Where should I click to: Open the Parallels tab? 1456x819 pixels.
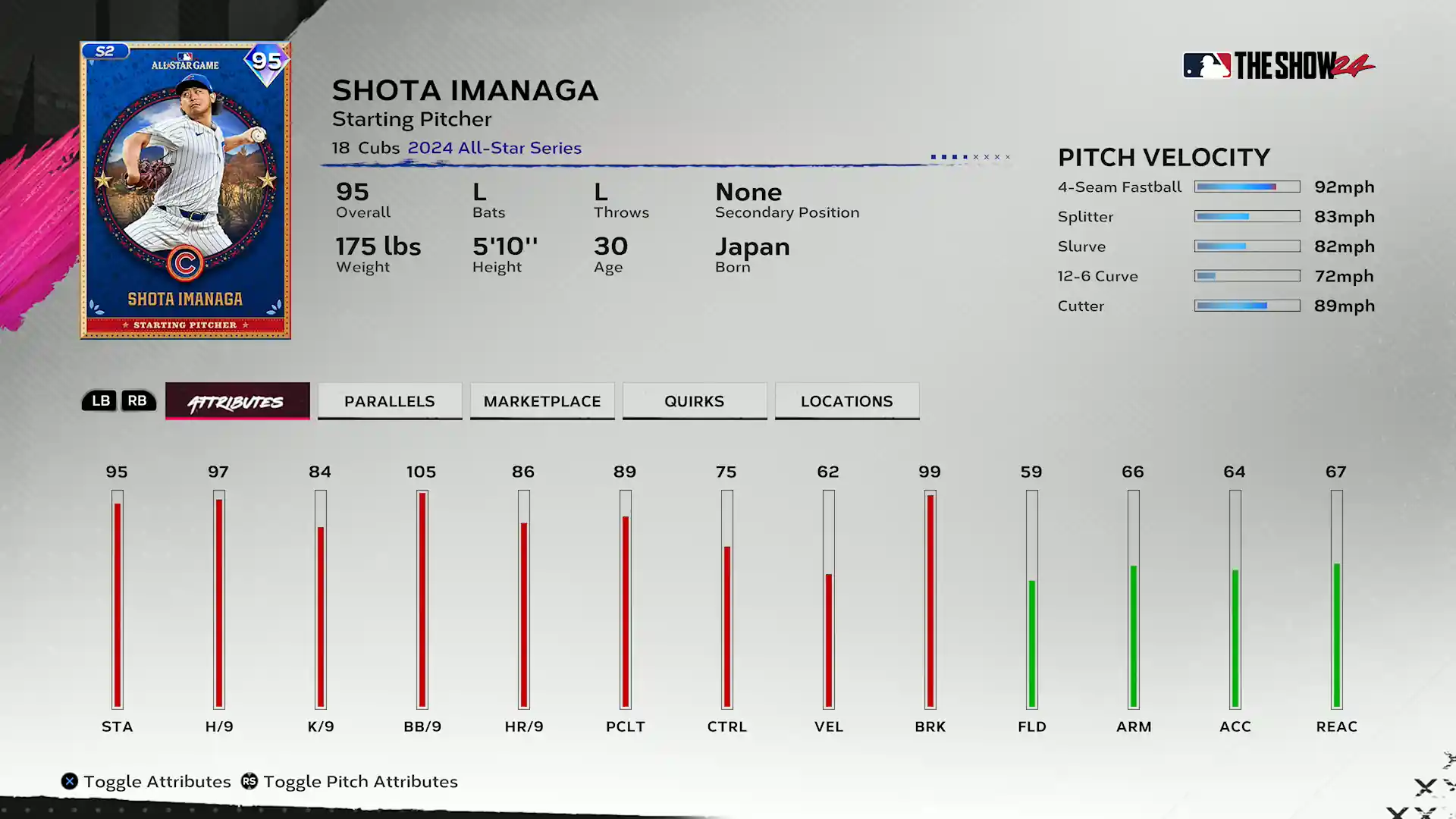390,401
